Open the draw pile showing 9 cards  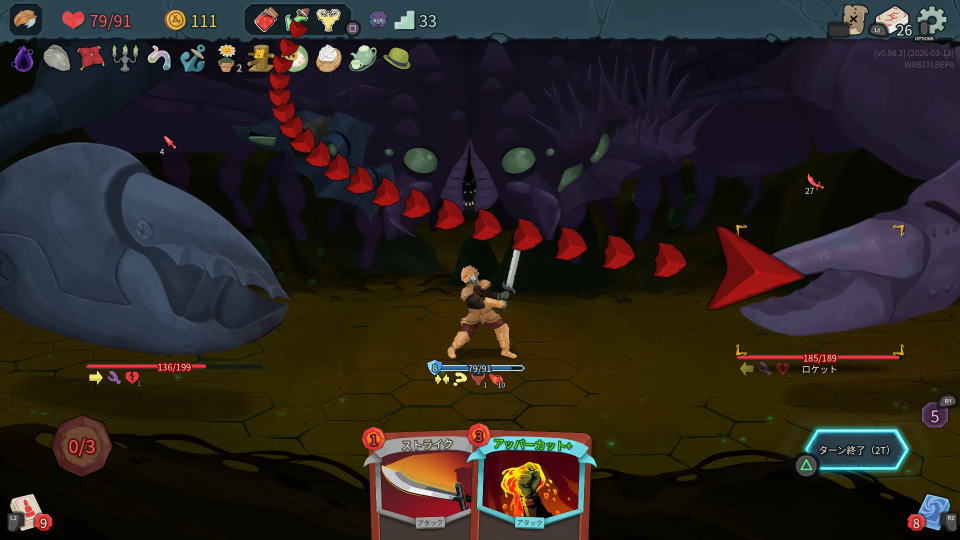(x=27, y=511)
